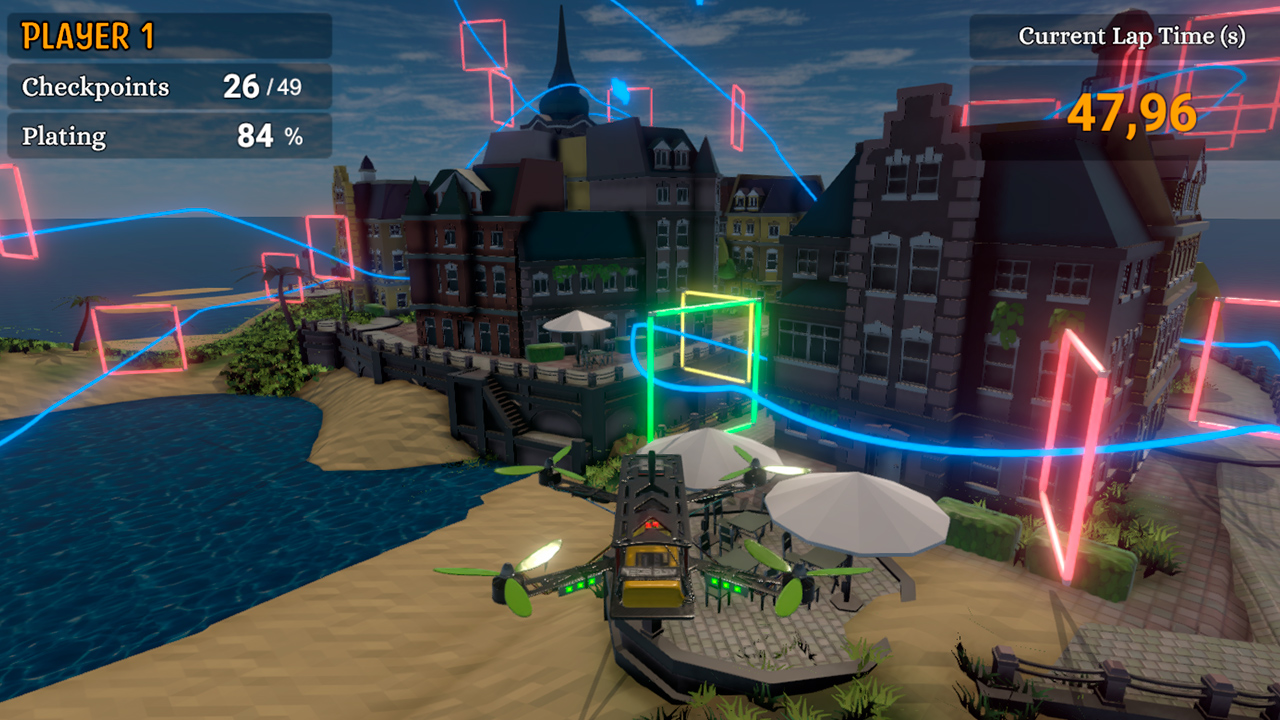Click the 26 of 49 checkpoint count
The height and width of the screenshot is (720, 1280).
264,86
